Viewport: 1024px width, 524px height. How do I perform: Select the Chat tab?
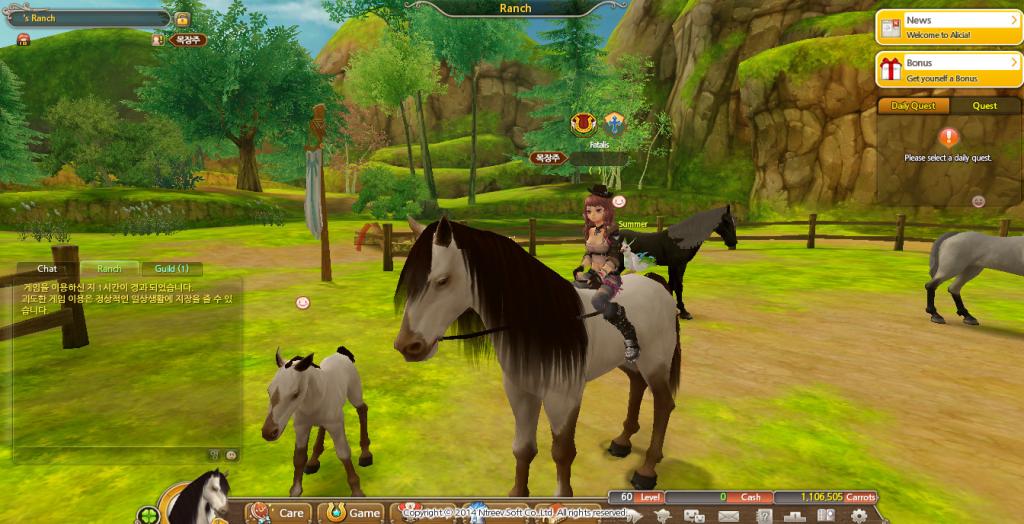[47, 269]
